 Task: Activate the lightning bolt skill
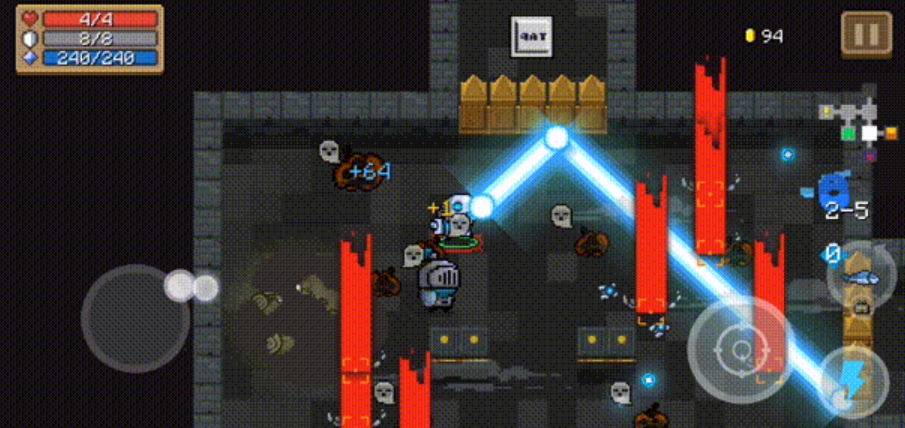(852, 382)
